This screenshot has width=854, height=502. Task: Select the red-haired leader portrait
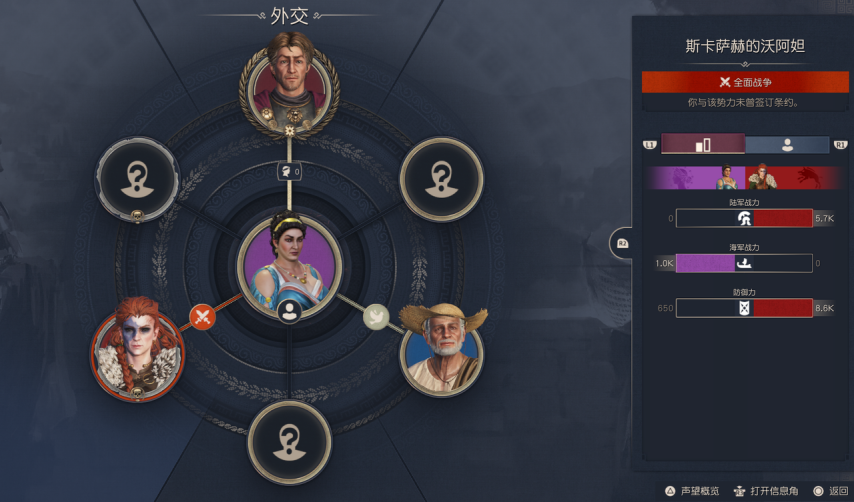[x=139, y=350]
